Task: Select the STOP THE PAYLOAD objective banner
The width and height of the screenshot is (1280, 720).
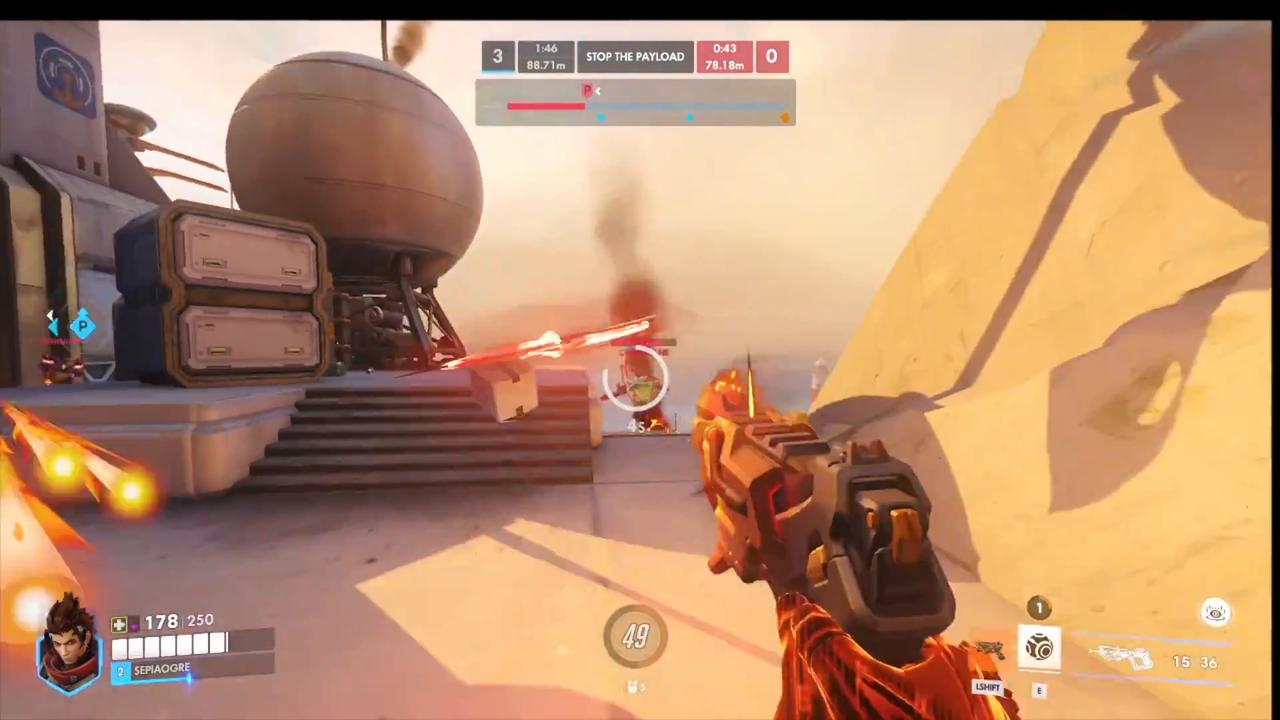Action: pyautogui.click(x=635, y=57)
